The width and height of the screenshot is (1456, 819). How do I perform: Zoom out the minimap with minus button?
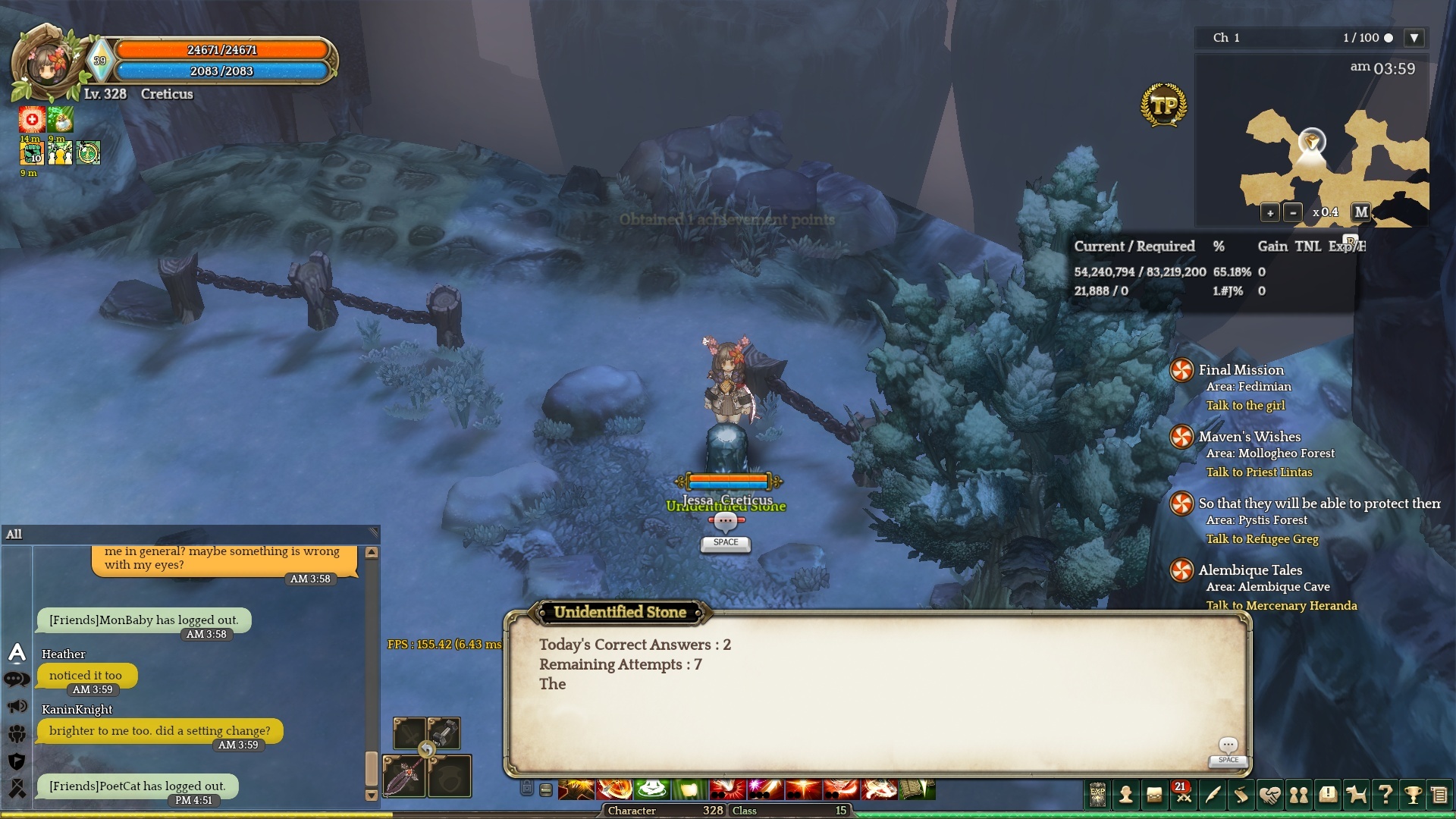[x=1294, y=213]
